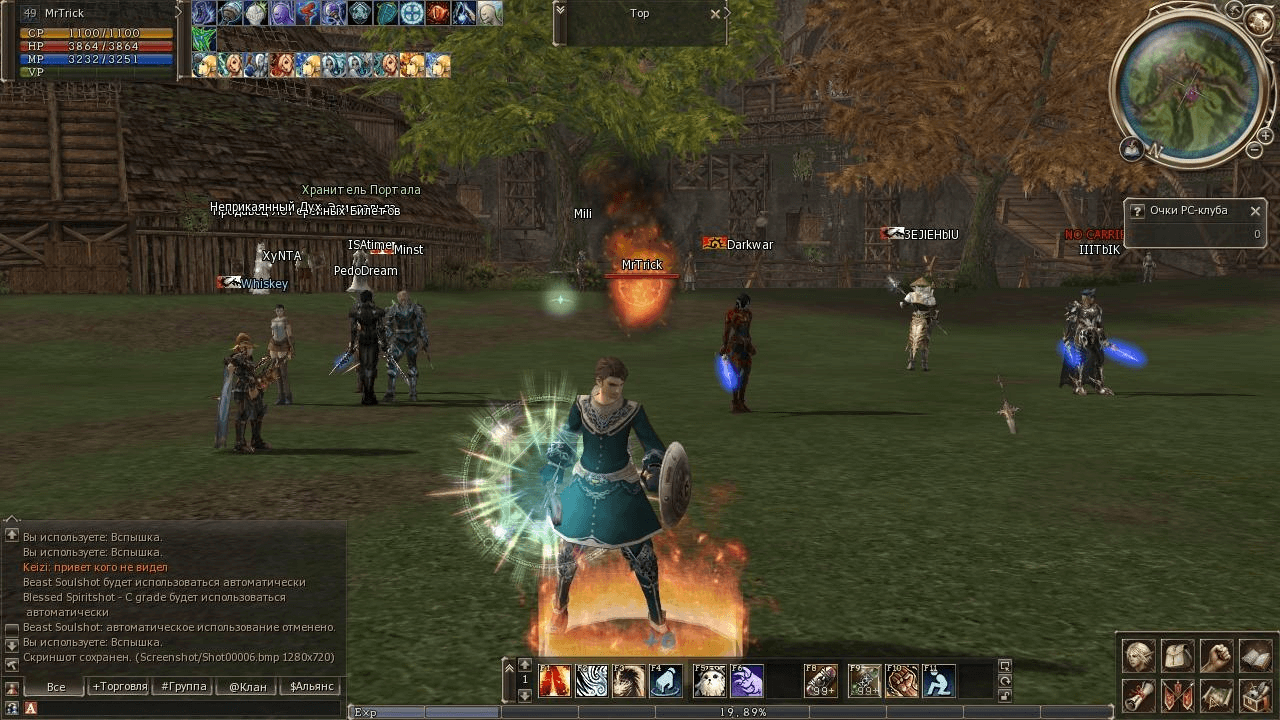Activate the F5 white owl skill
This screenshot has height=720, width=1280.
tap(709, 681)
